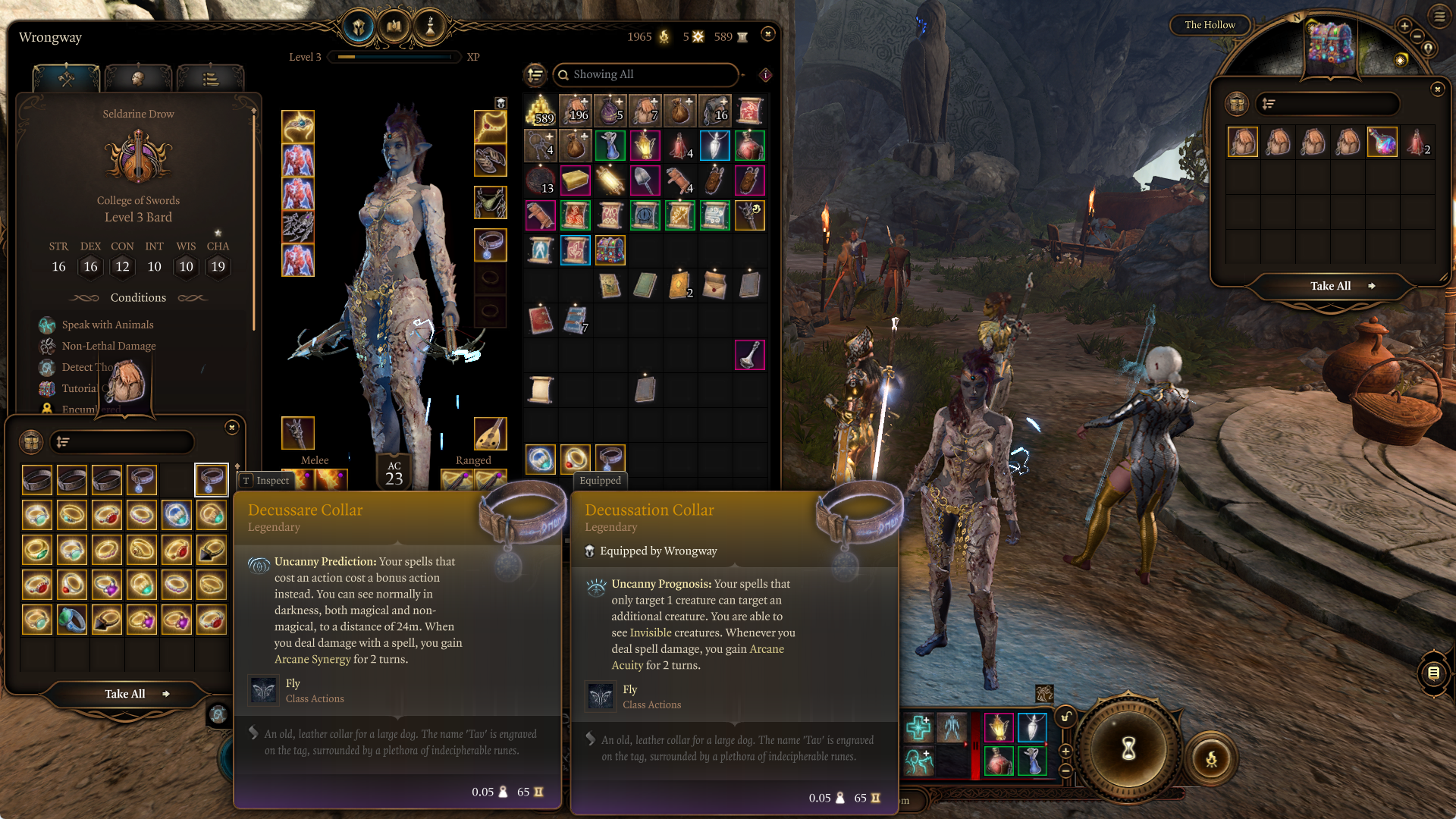Screen dimensions: 1456x819
Task: Click the equipped amulet slot
Action: (x=490, y=127)
